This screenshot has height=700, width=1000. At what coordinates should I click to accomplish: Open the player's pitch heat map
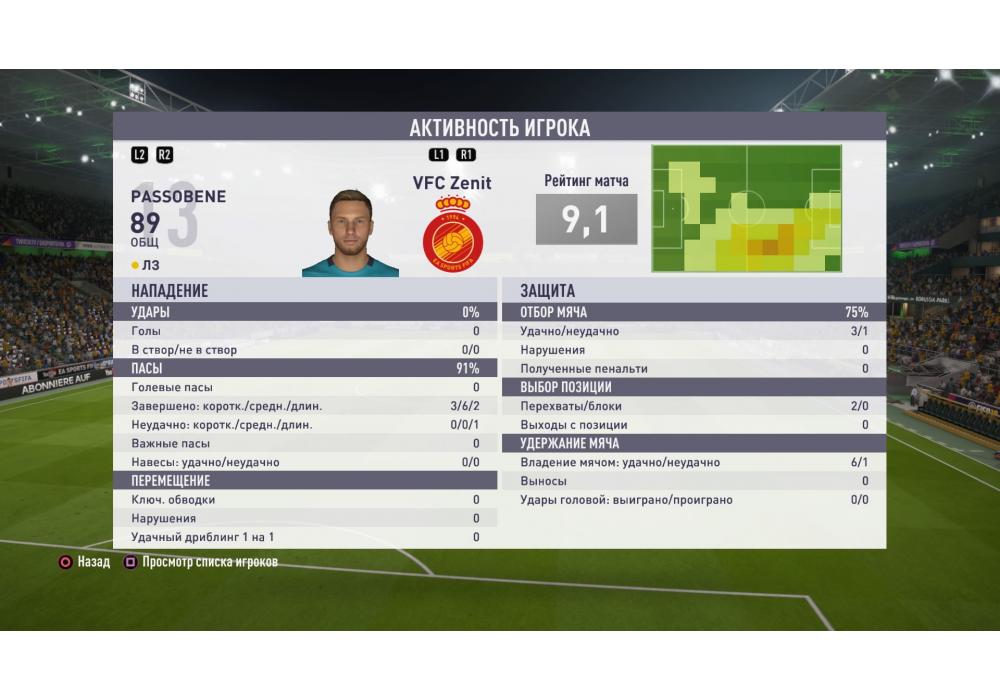pyautogui.click(x=746, y=208)
